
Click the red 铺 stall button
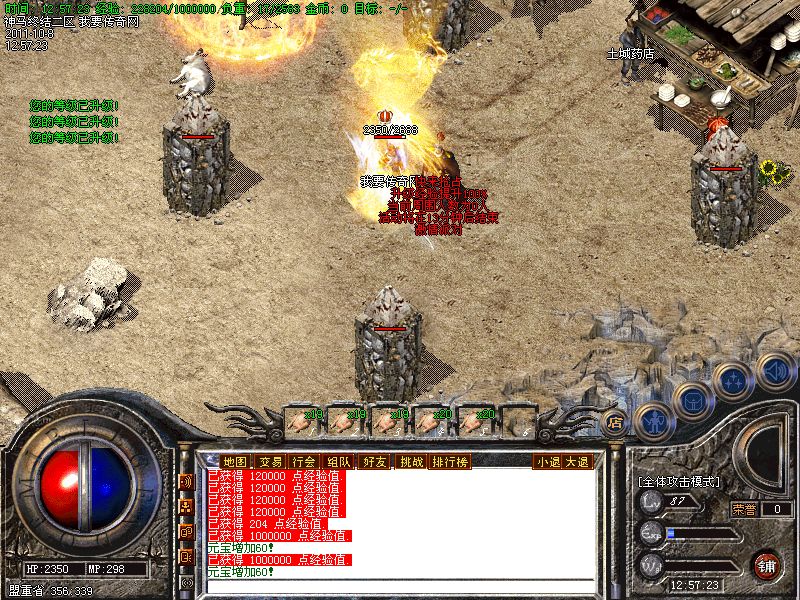coord(767,564)
